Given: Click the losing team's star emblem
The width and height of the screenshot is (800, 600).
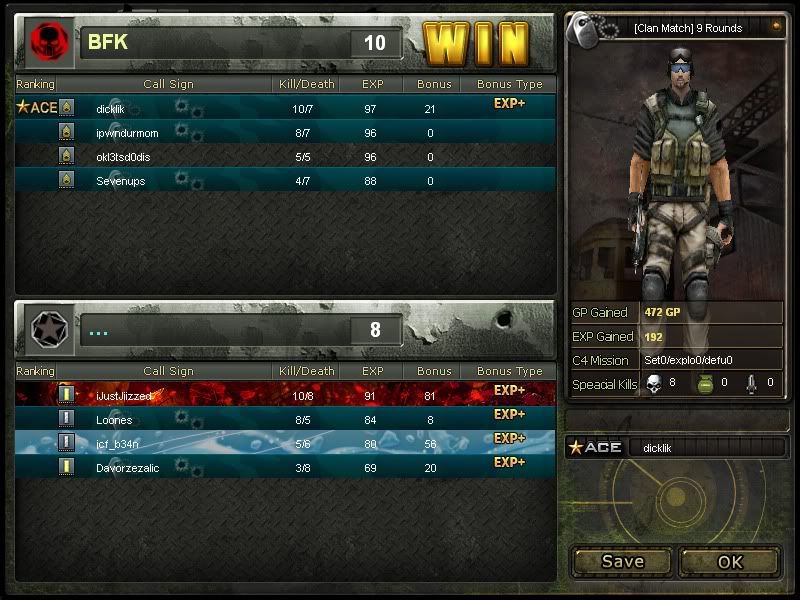Looking at the screenshot, I should click(x=46, y=329).
